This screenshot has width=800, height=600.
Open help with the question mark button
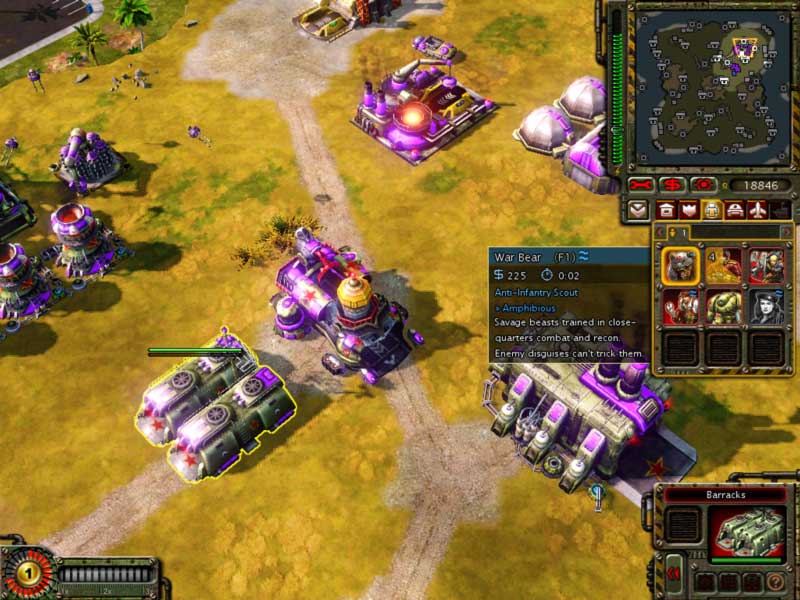click(775, 581)
